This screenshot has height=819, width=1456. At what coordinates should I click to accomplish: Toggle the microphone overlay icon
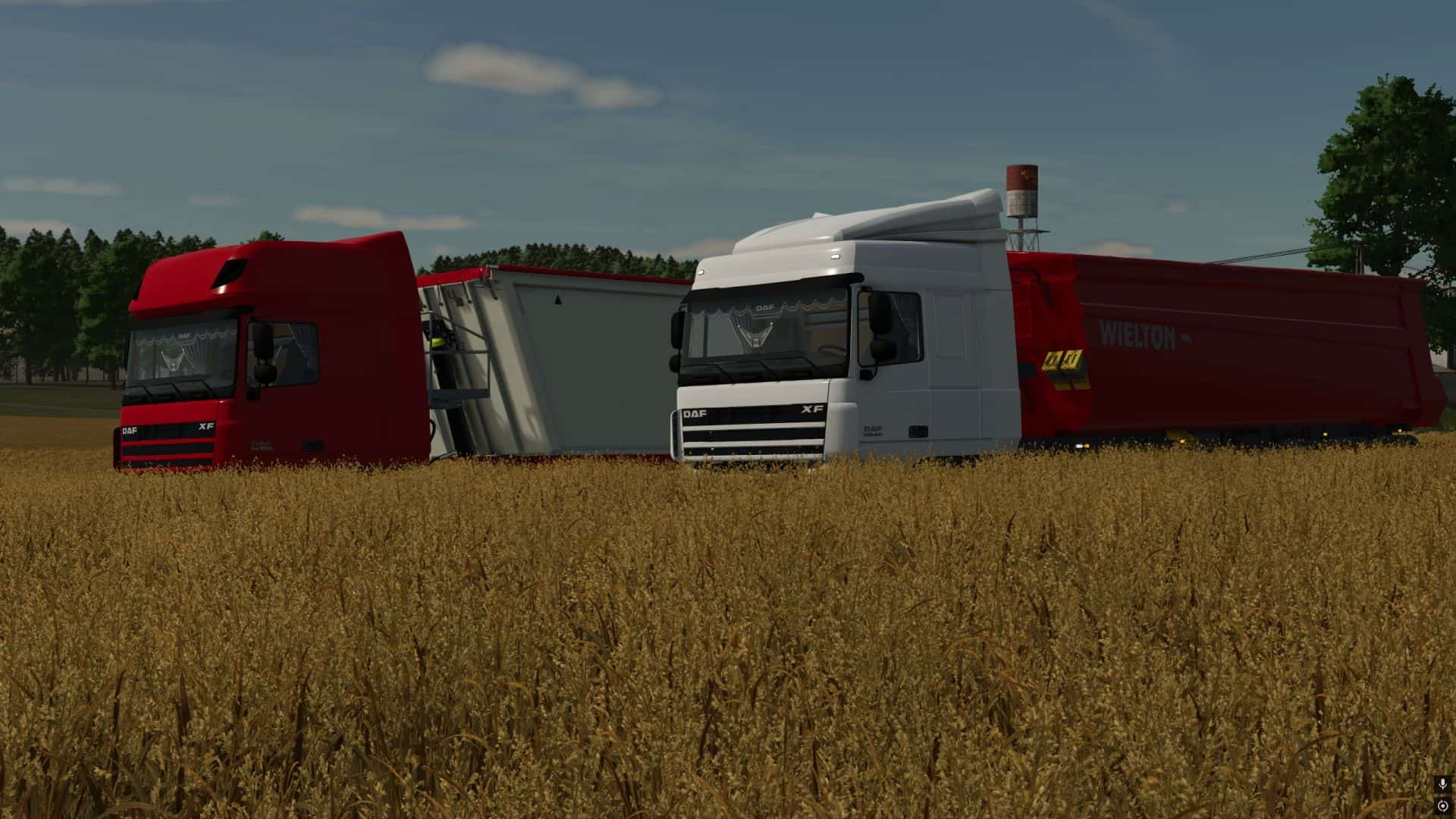point(1442,784)
